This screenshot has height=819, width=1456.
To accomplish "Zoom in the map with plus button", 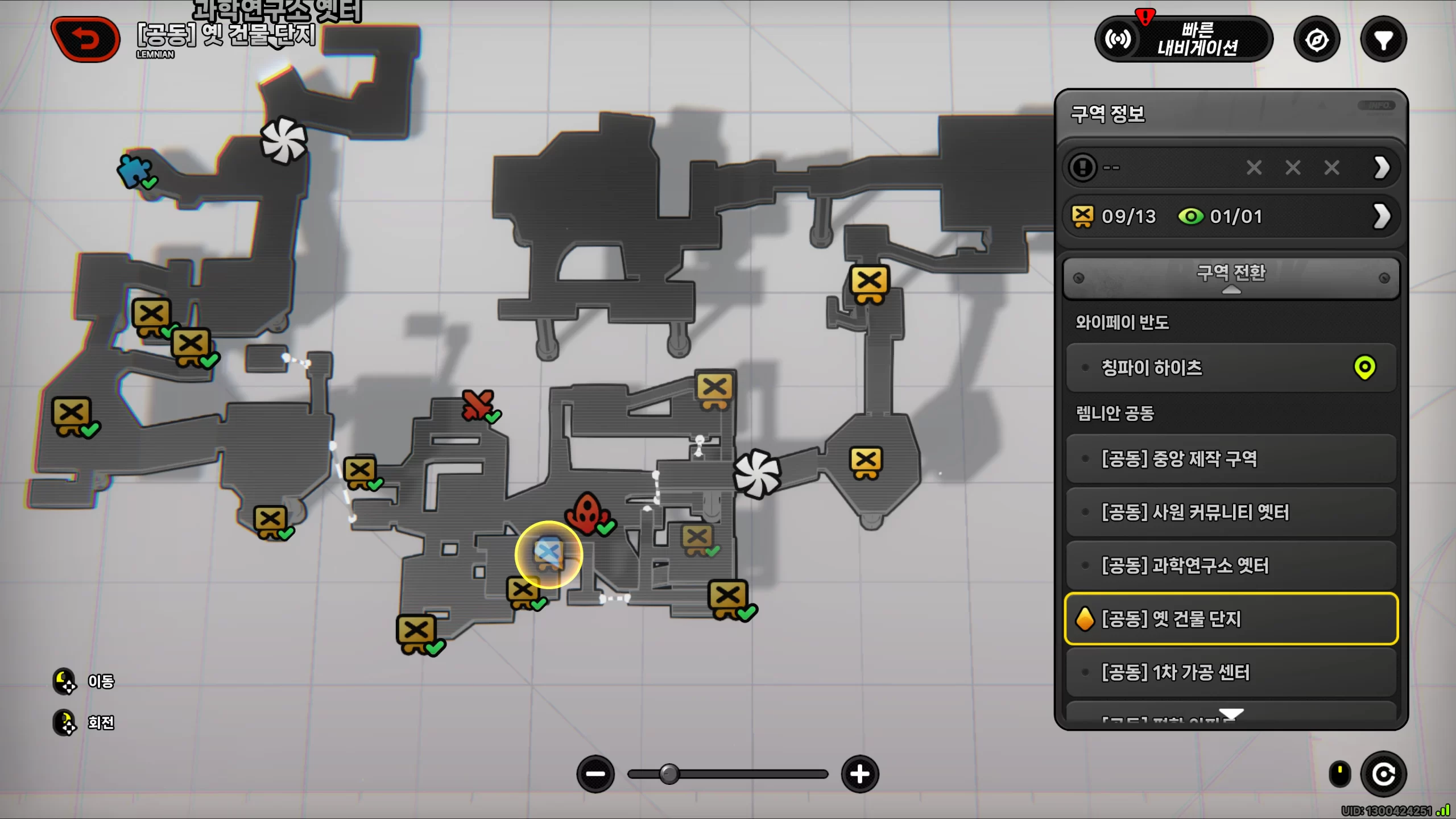I will click(x=860, y=774).
